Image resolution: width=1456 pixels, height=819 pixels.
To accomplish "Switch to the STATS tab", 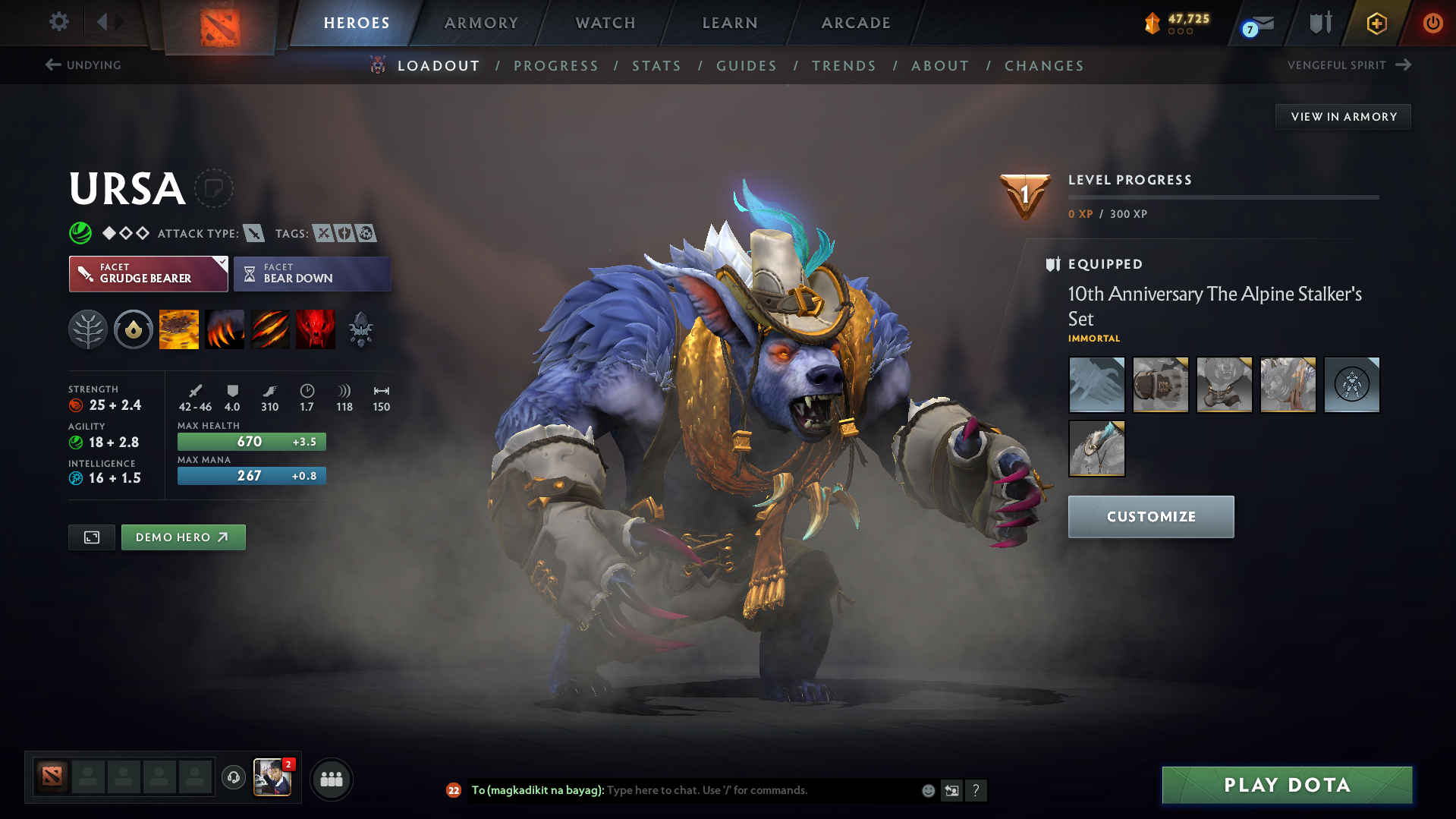I will coord(656,66).
